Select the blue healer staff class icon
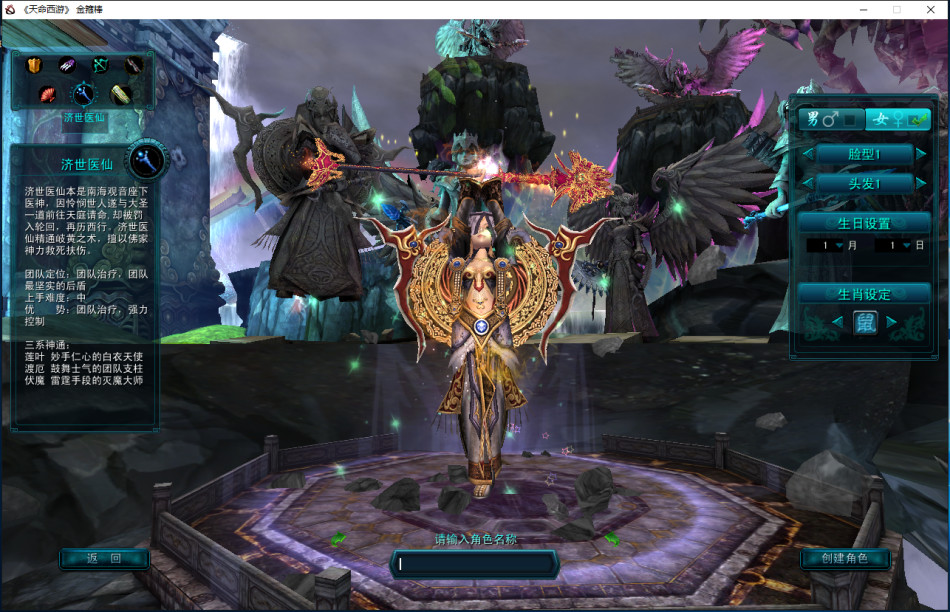The width and height of the screenshot is (950, 612). (82, 94)
